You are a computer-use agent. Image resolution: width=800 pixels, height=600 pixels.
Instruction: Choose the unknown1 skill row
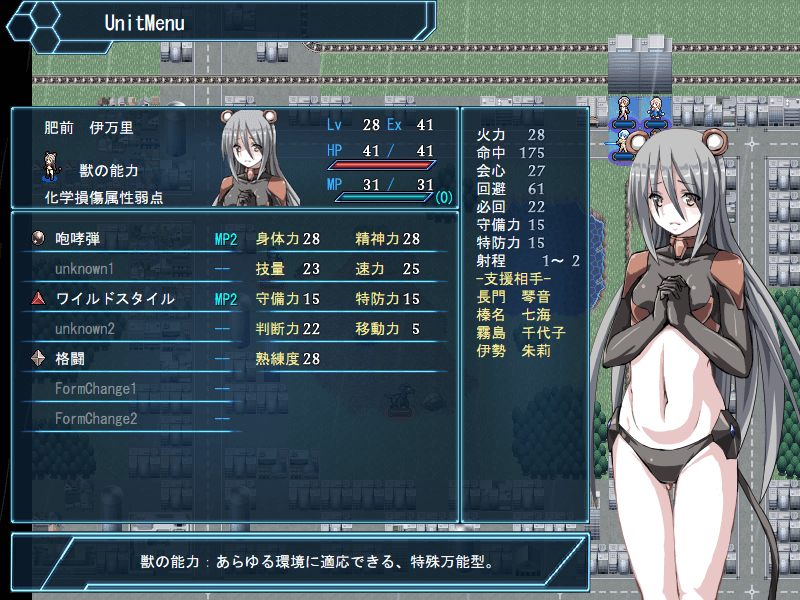[x=84, y=269]
